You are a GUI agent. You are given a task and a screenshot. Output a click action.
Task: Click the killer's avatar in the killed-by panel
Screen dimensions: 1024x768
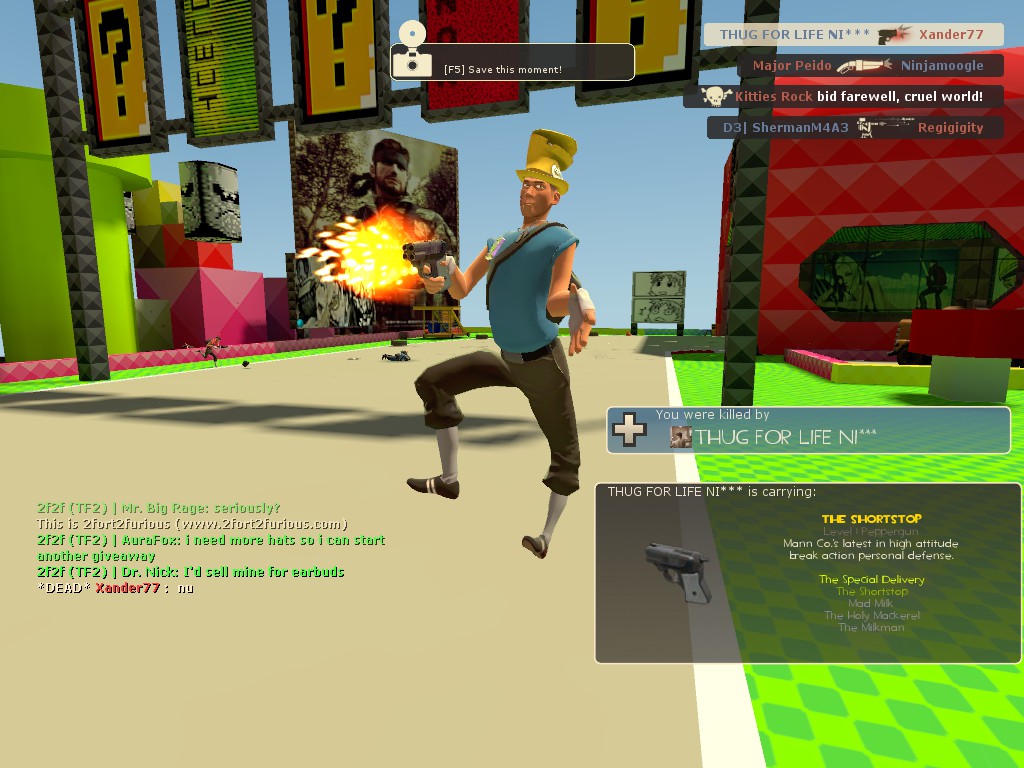coord(681,436)
